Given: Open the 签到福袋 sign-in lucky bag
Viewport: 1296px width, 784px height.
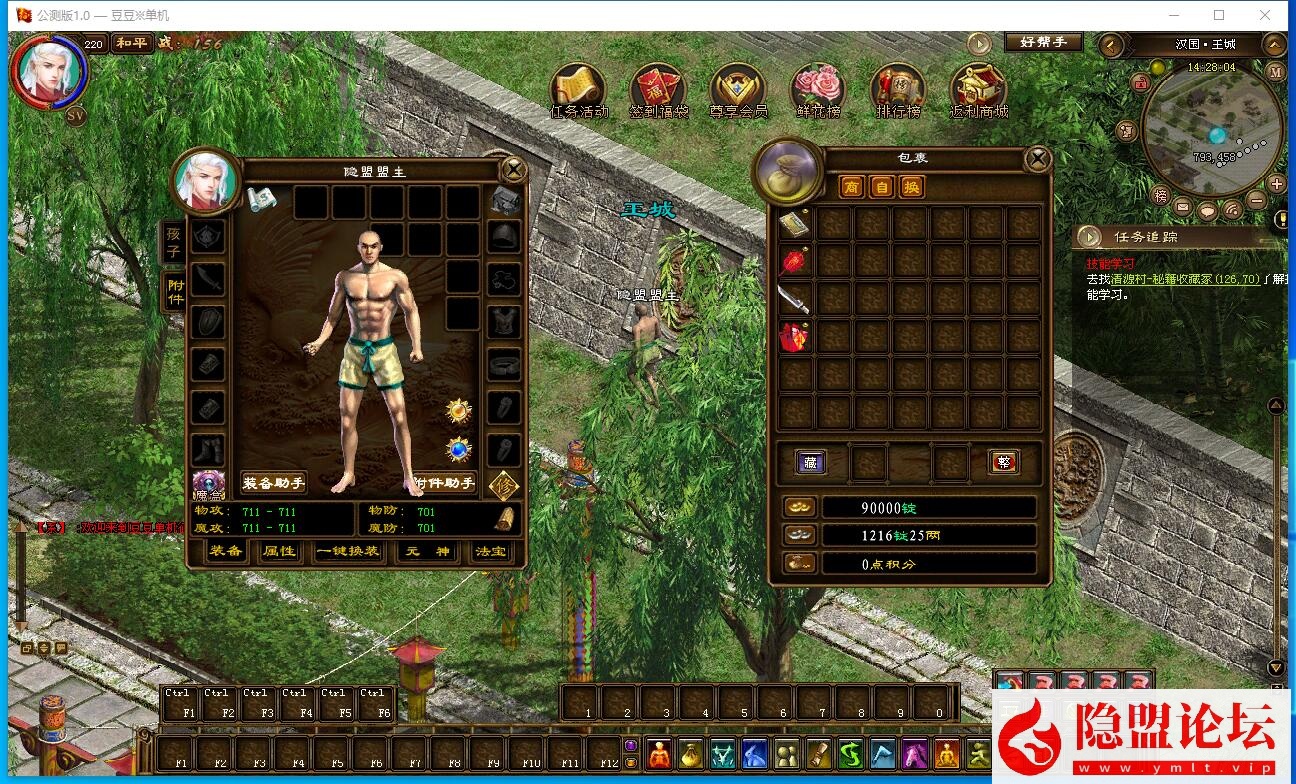Looking at the screenshot, I should point(659,91).
